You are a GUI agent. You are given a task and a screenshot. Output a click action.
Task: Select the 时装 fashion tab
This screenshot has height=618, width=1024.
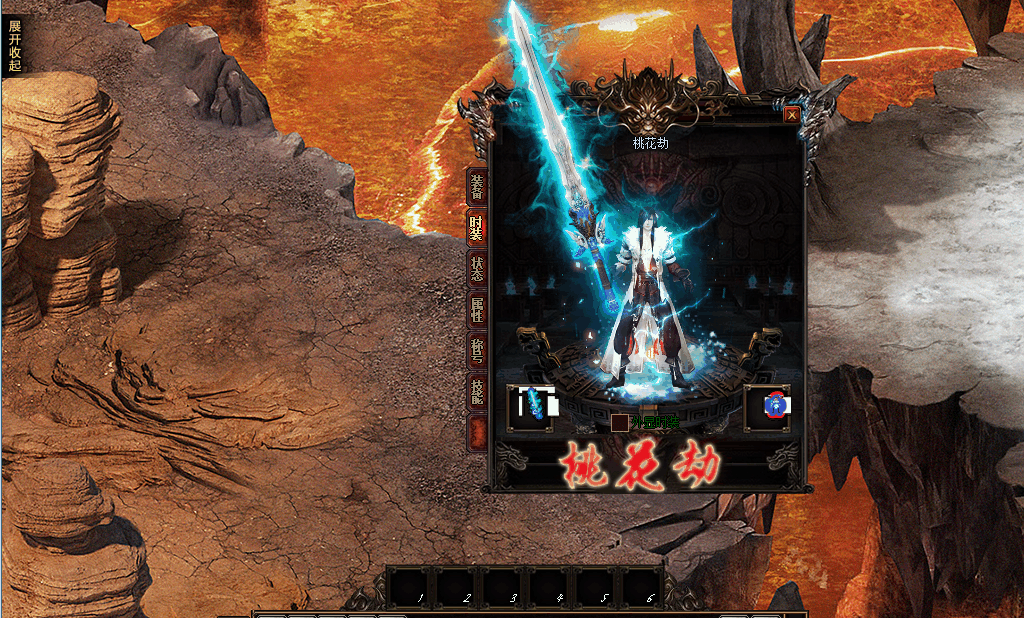tap(478, 228)
